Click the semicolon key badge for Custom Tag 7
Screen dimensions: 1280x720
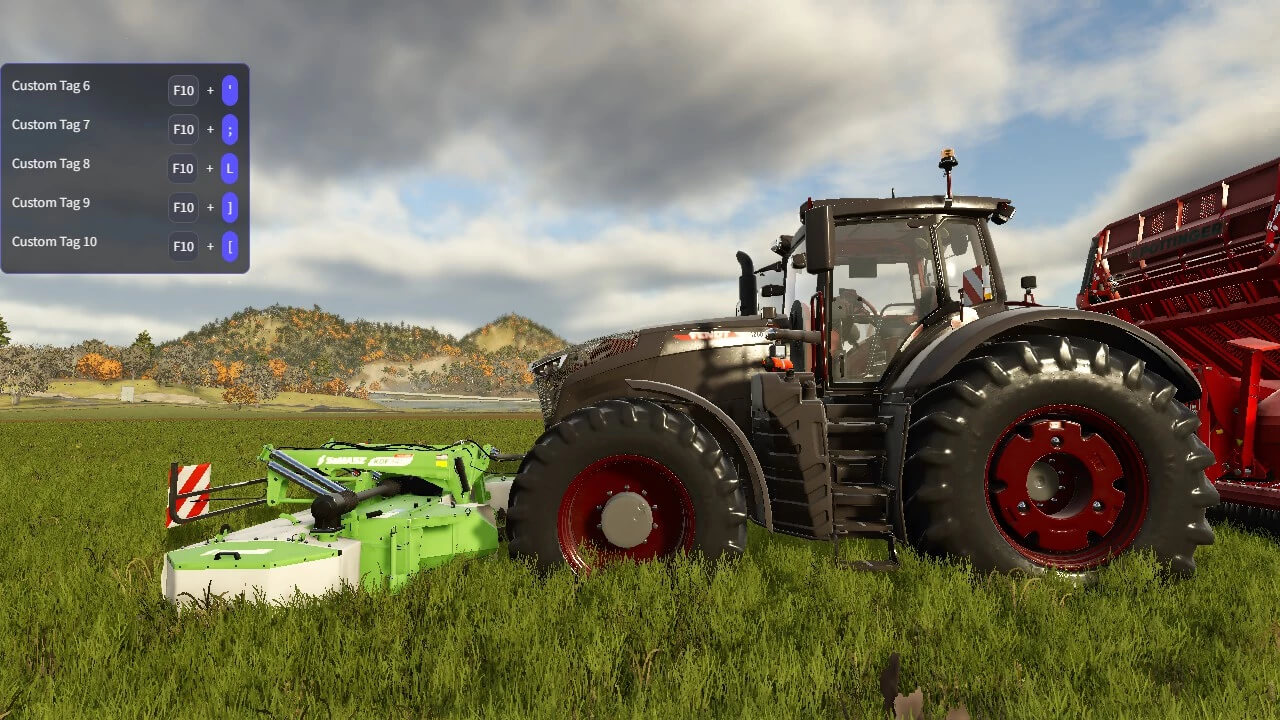(x=229, y=129)
